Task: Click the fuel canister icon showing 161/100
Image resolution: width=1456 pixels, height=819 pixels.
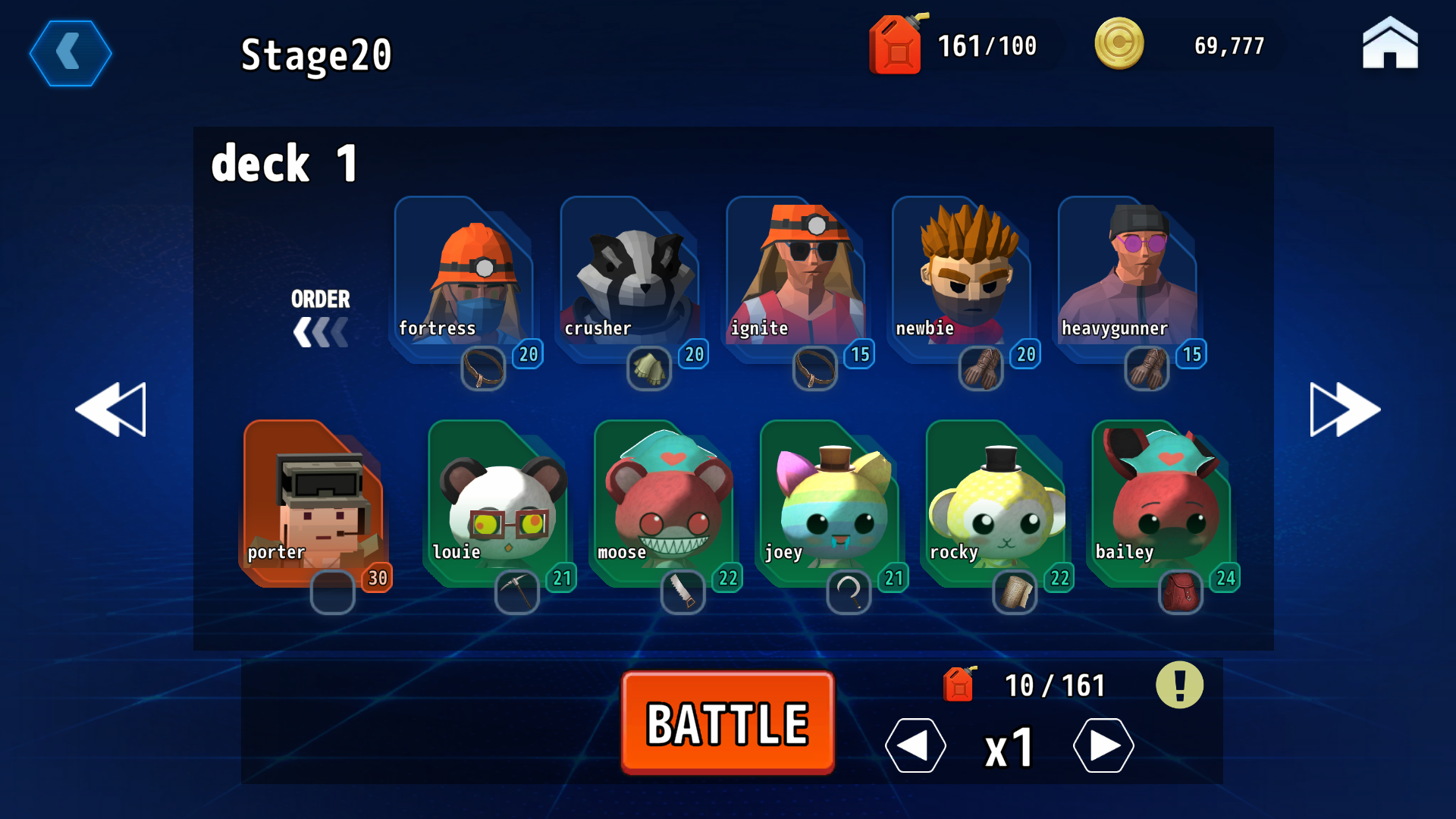Action: point(895,44)
